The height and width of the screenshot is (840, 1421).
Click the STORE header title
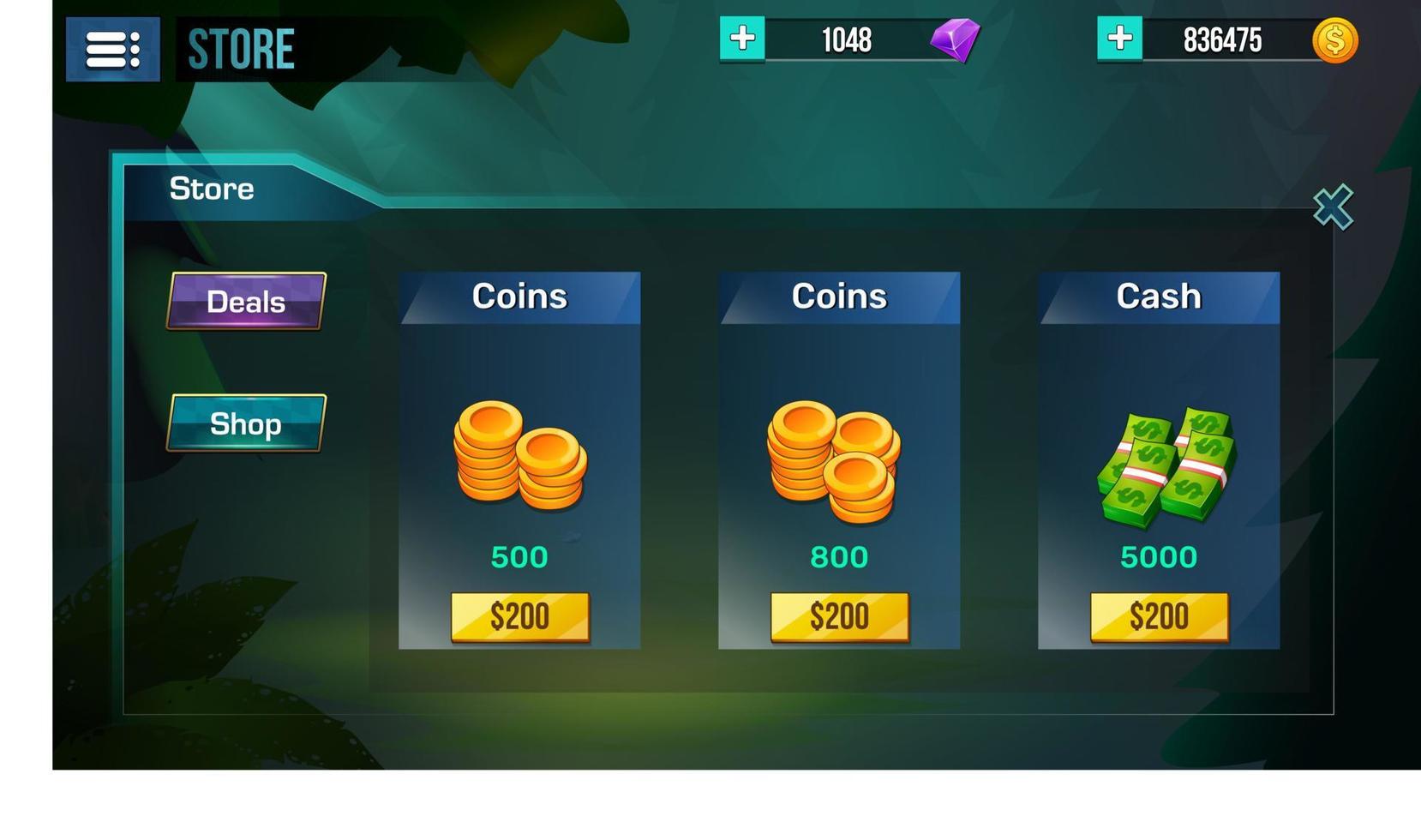click(x=241, y=47)
